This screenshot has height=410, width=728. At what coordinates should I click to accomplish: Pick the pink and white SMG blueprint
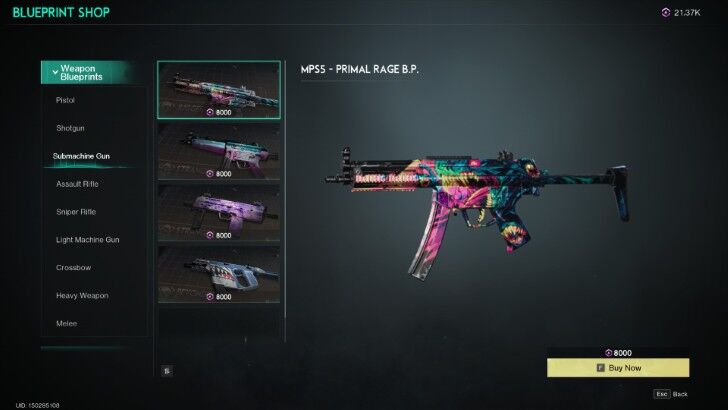[x=219, y=151]
